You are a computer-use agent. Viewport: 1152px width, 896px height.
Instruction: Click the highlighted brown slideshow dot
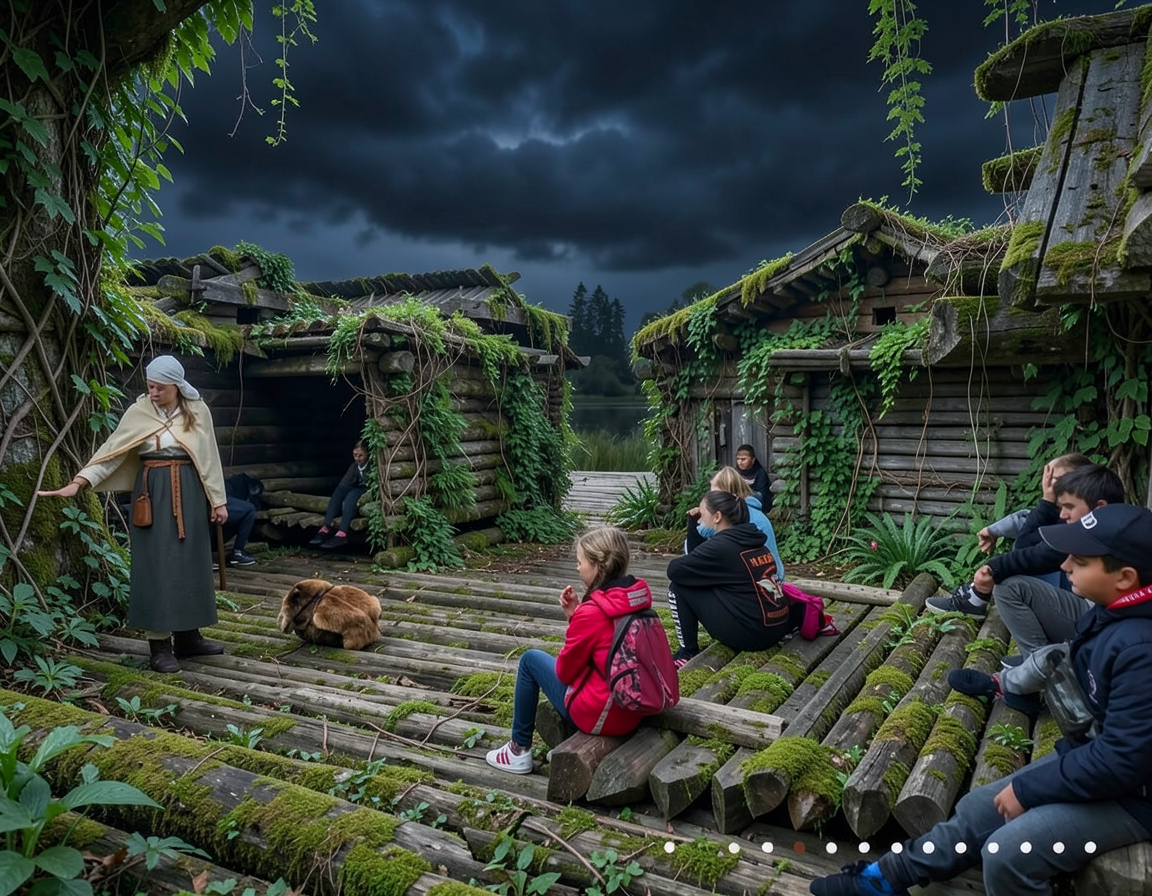click(x=798, y=847)
